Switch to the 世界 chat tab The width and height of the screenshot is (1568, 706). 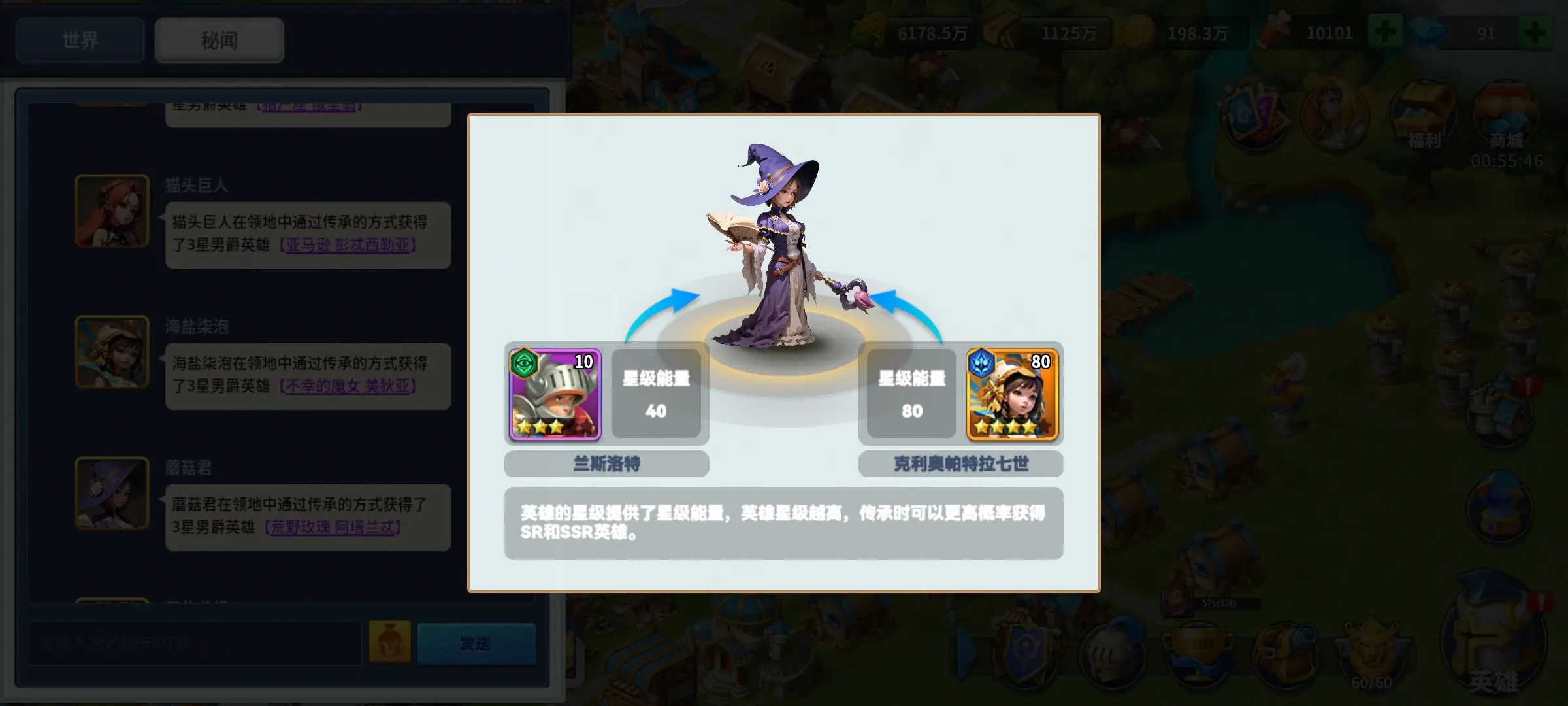click(79, 40)
